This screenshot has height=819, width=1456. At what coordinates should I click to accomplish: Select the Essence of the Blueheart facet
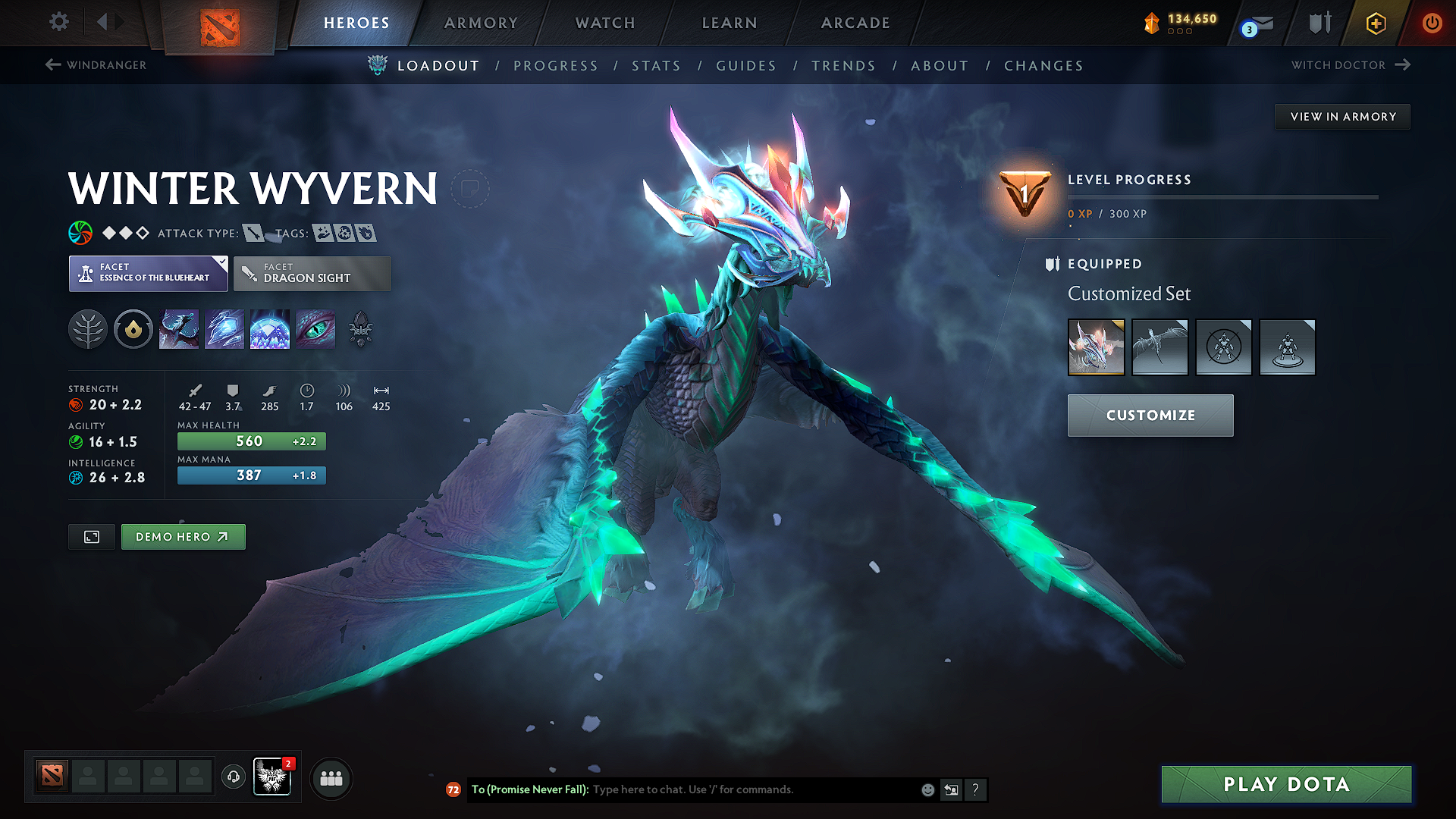coord(148,273)
